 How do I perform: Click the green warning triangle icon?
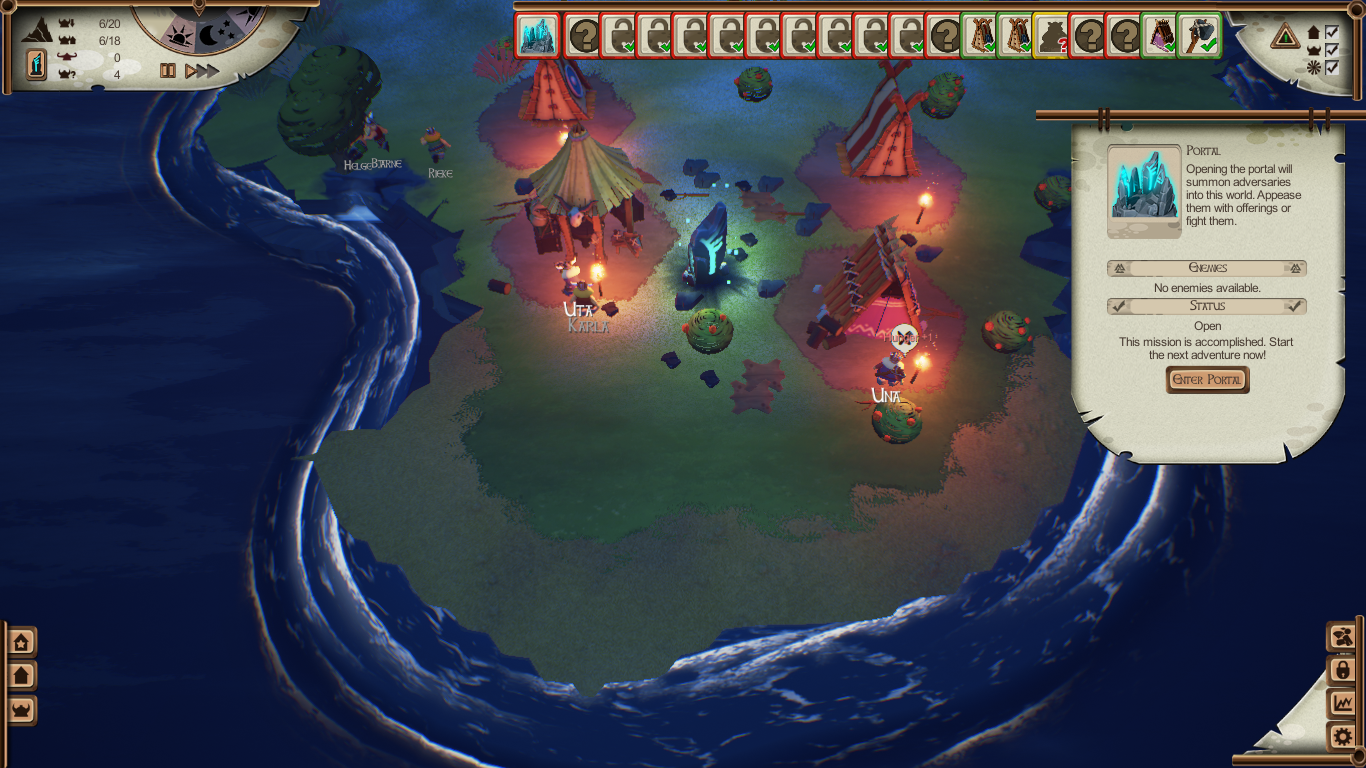tap(1286, 38)
